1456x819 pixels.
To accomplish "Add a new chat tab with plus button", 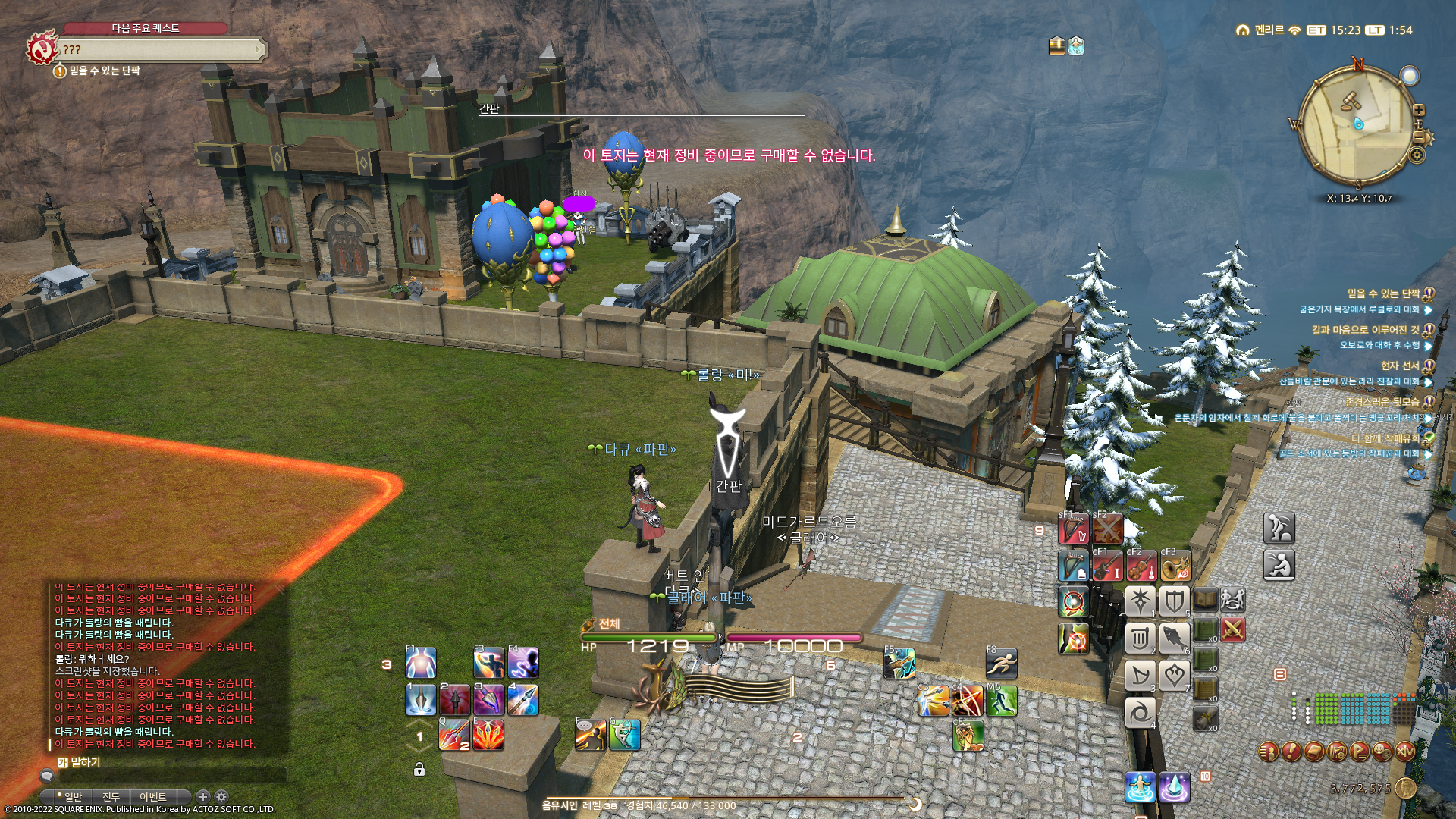I will [202, 797].
